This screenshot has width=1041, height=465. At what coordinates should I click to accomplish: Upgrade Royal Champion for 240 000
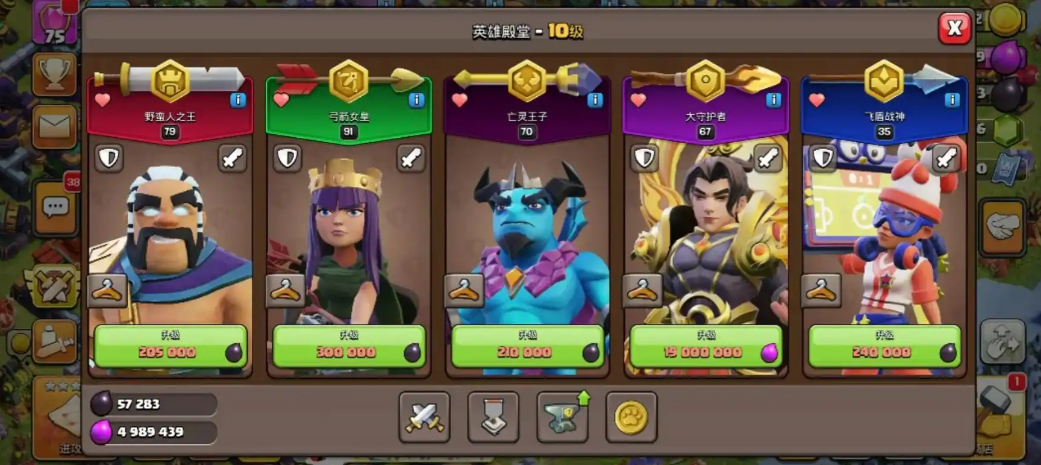pos(884,347)
